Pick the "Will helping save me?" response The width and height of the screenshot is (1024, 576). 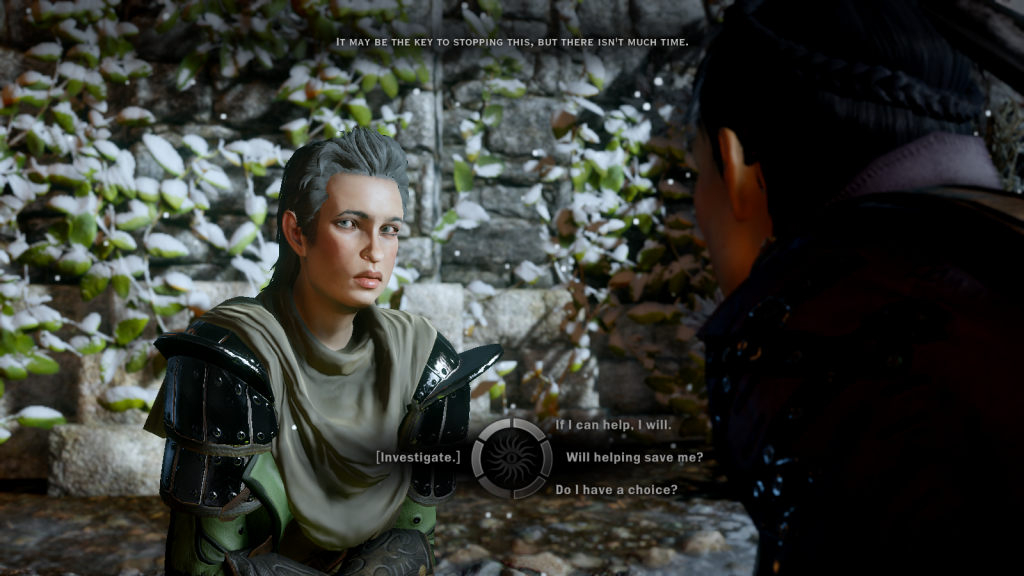(634, 457)
